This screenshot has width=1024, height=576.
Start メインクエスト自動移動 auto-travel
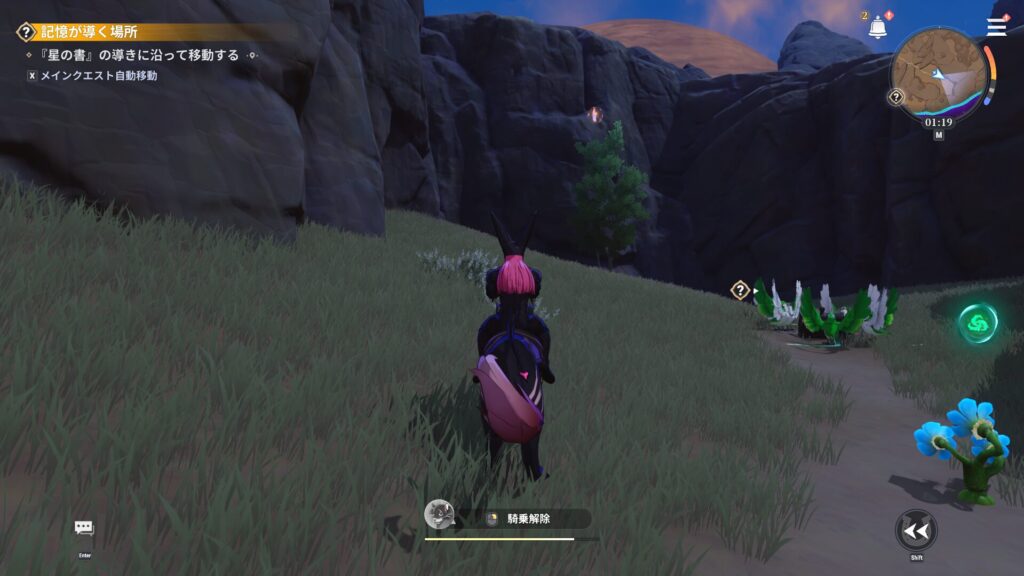(x=92, y=75)
